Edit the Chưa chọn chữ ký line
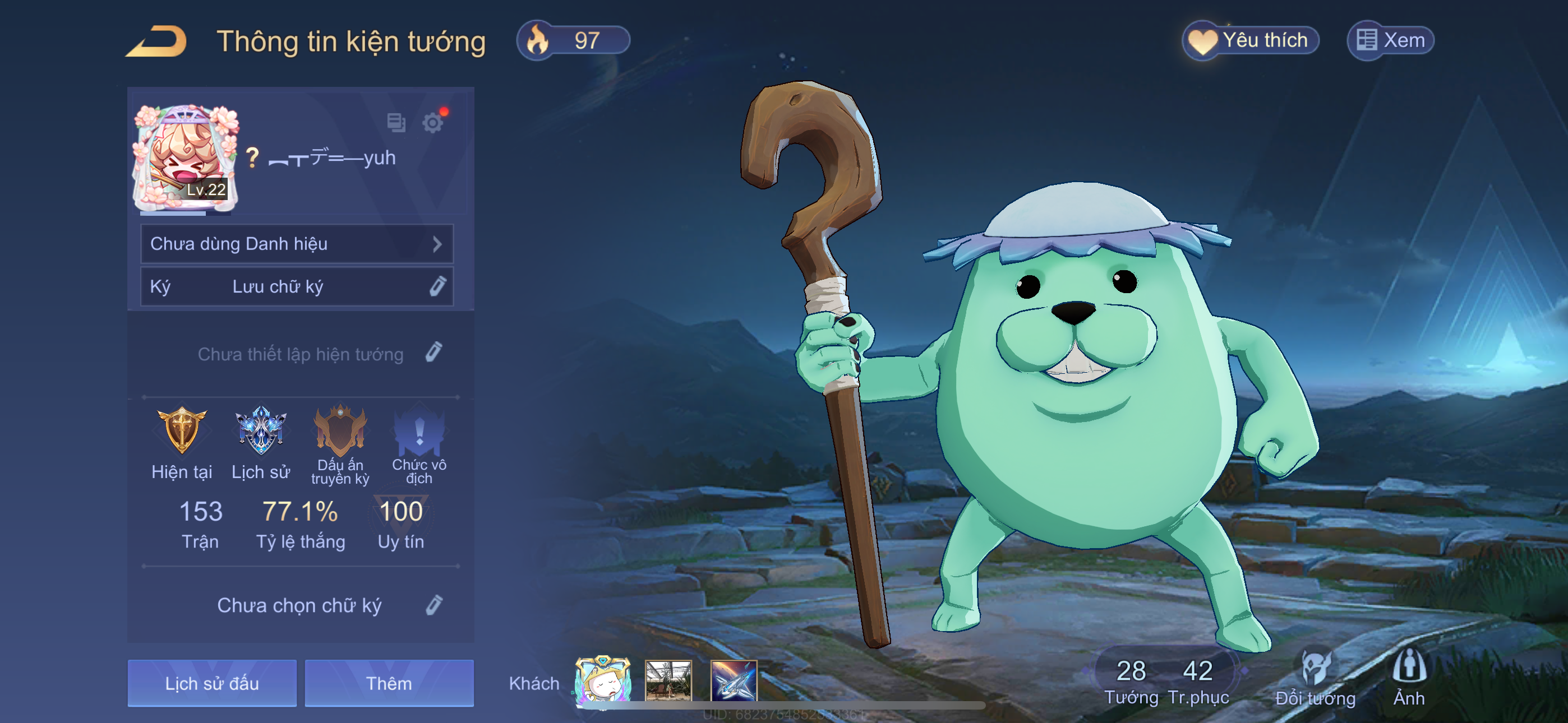Viewport: 1568px width, 723px height. [x=433, y=605]
